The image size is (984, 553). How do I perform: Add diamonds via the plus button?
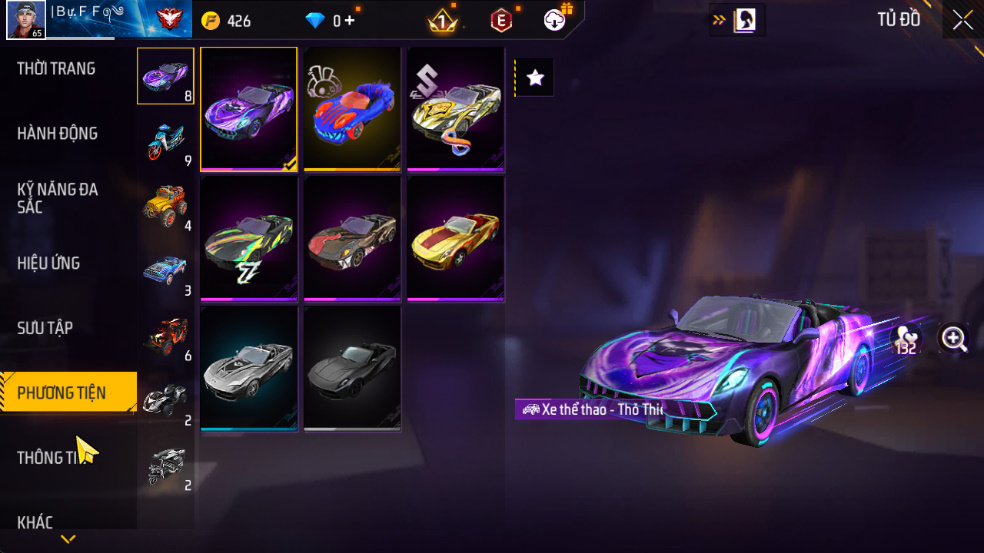click(x=349, y=20)
